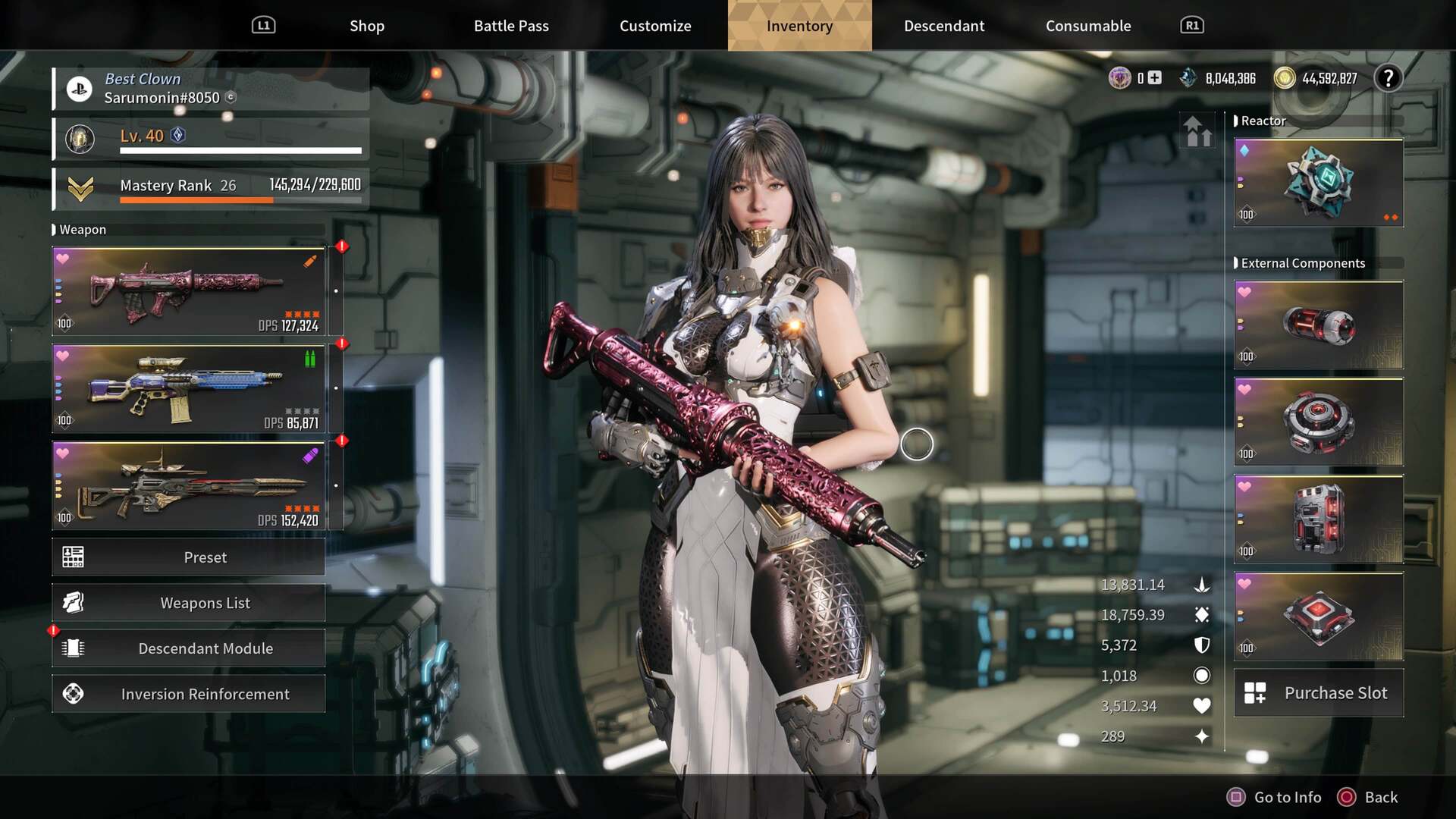This screenshot has width=1456, height=819.
Task: Open the question mark help button
Action: point(1389,78)
